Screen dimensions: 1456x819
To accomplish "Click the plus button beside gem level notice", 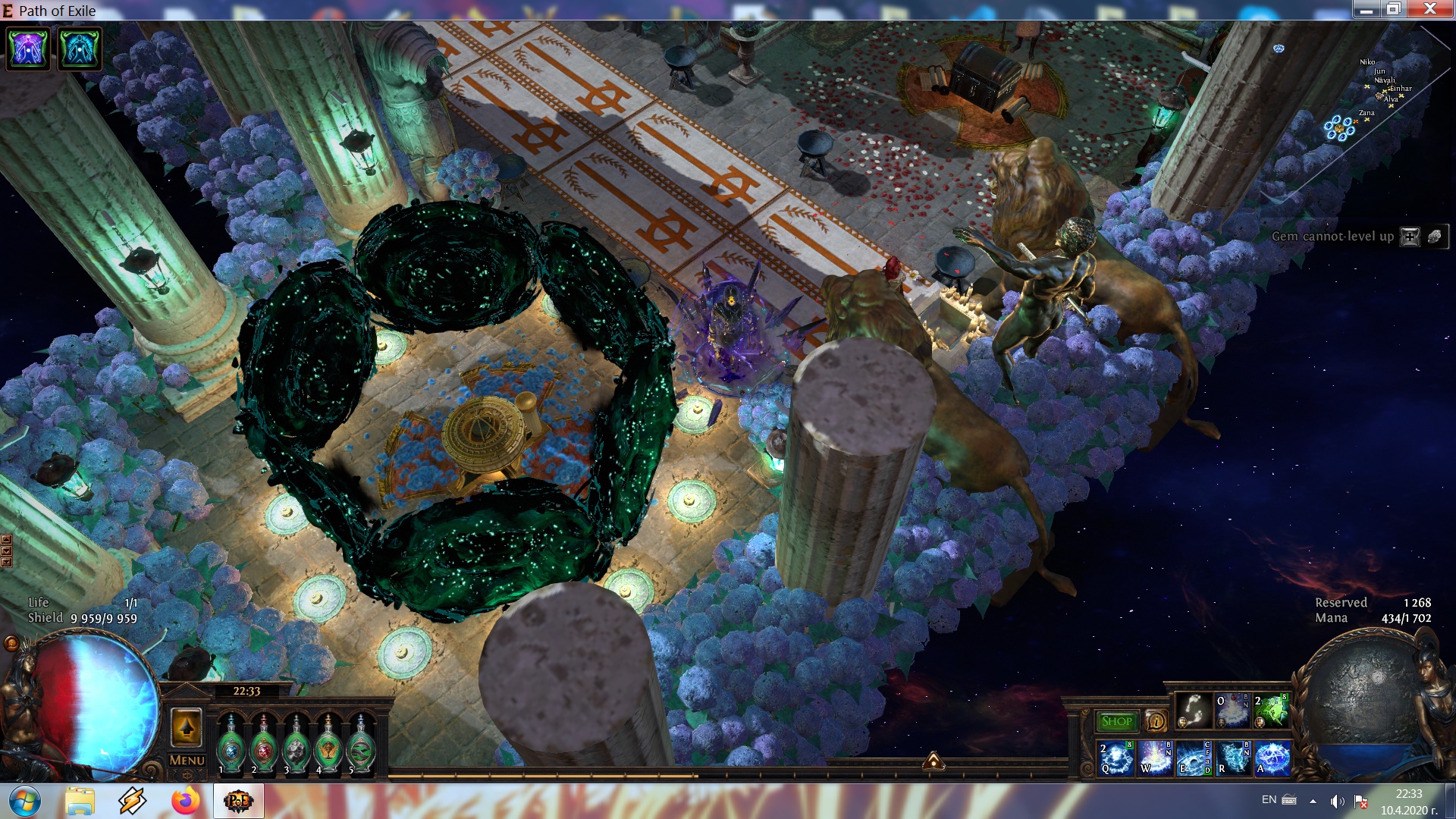I will click(1410, 237).
